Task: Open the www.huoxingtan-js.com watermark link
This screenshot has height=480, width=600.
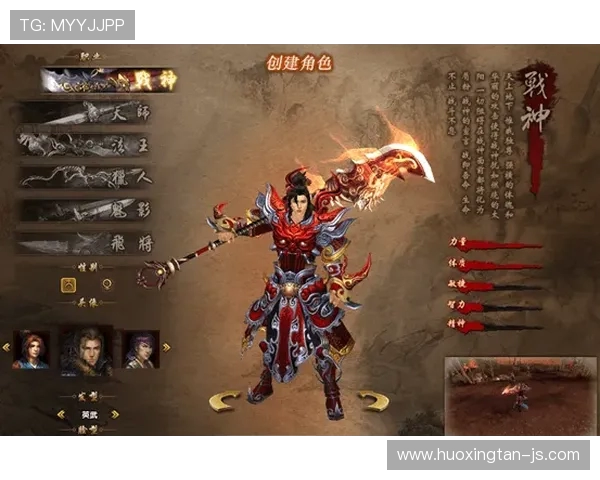Action: pos(488,454)
